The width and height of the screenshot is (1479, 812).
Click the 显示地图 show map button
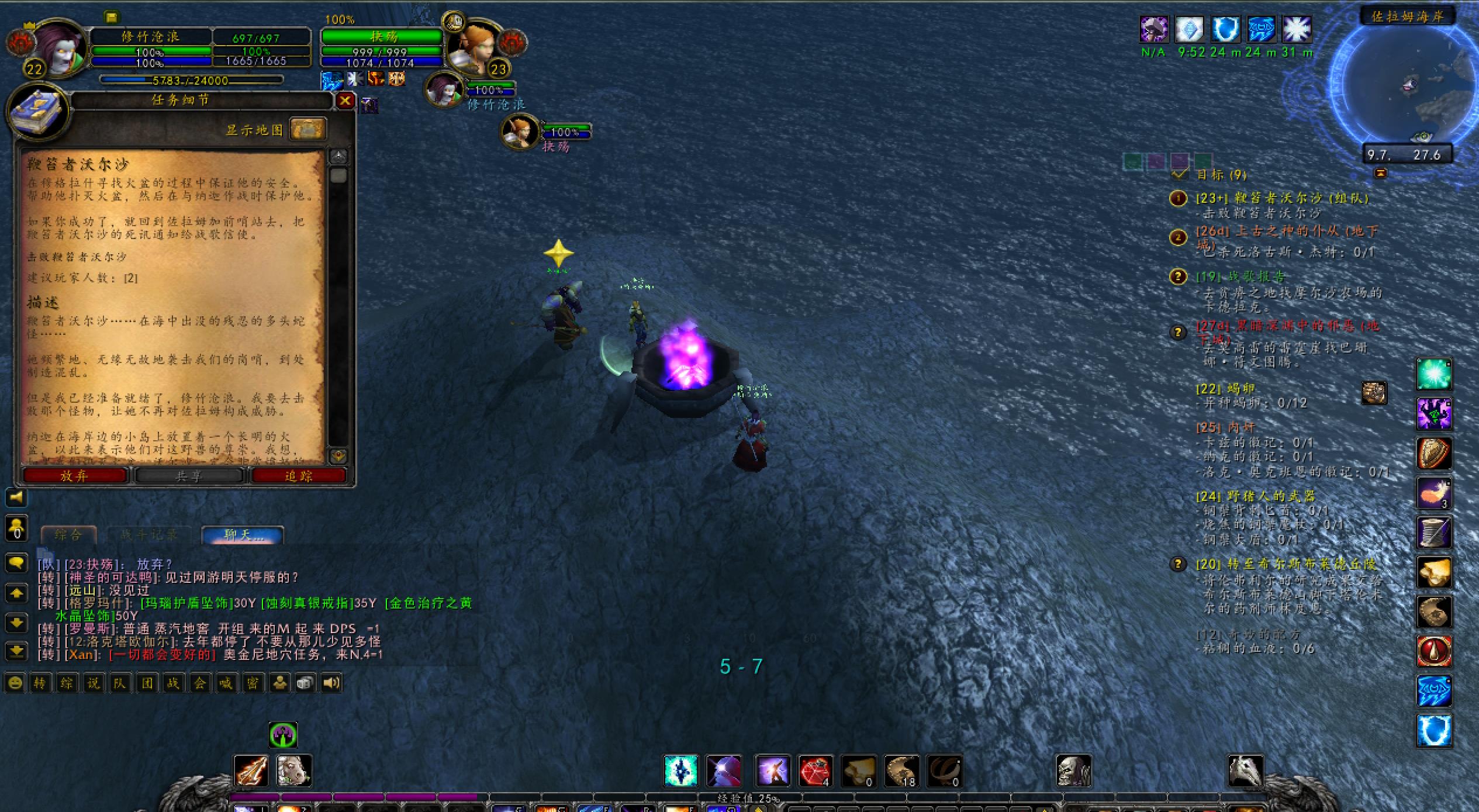(x=307, y=129)
